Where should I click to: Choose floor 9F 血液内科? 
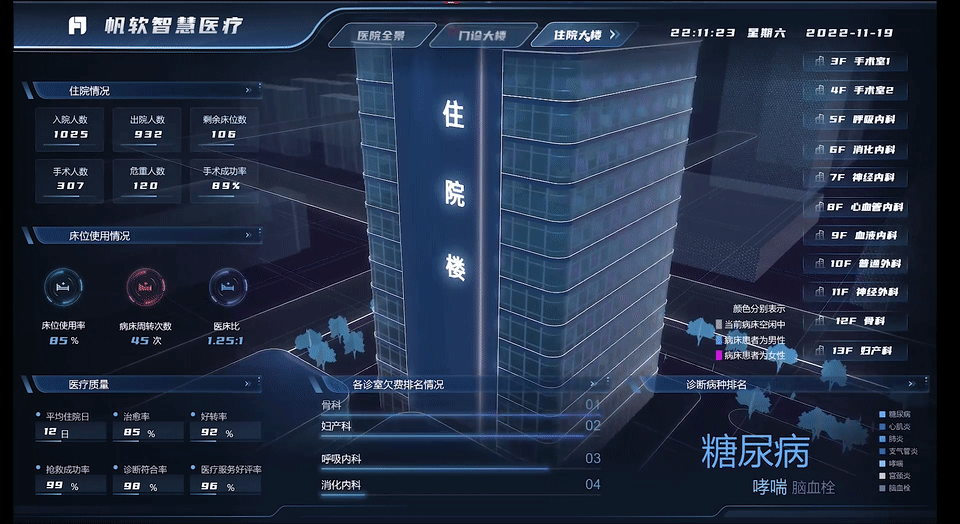coord(855,236)
